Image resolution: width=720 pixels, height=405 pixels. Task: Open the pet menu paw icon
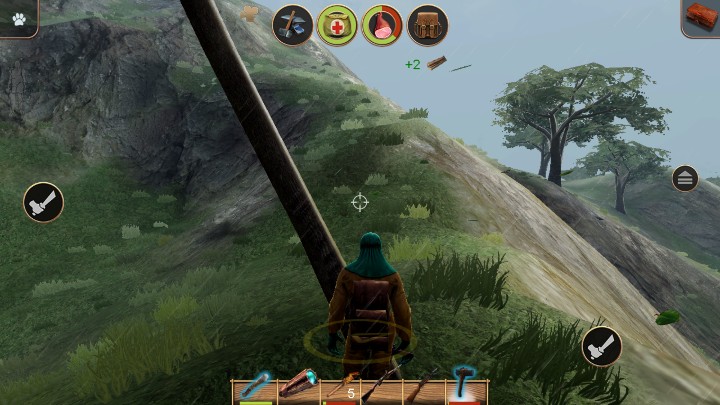click(x=18, y=18)
